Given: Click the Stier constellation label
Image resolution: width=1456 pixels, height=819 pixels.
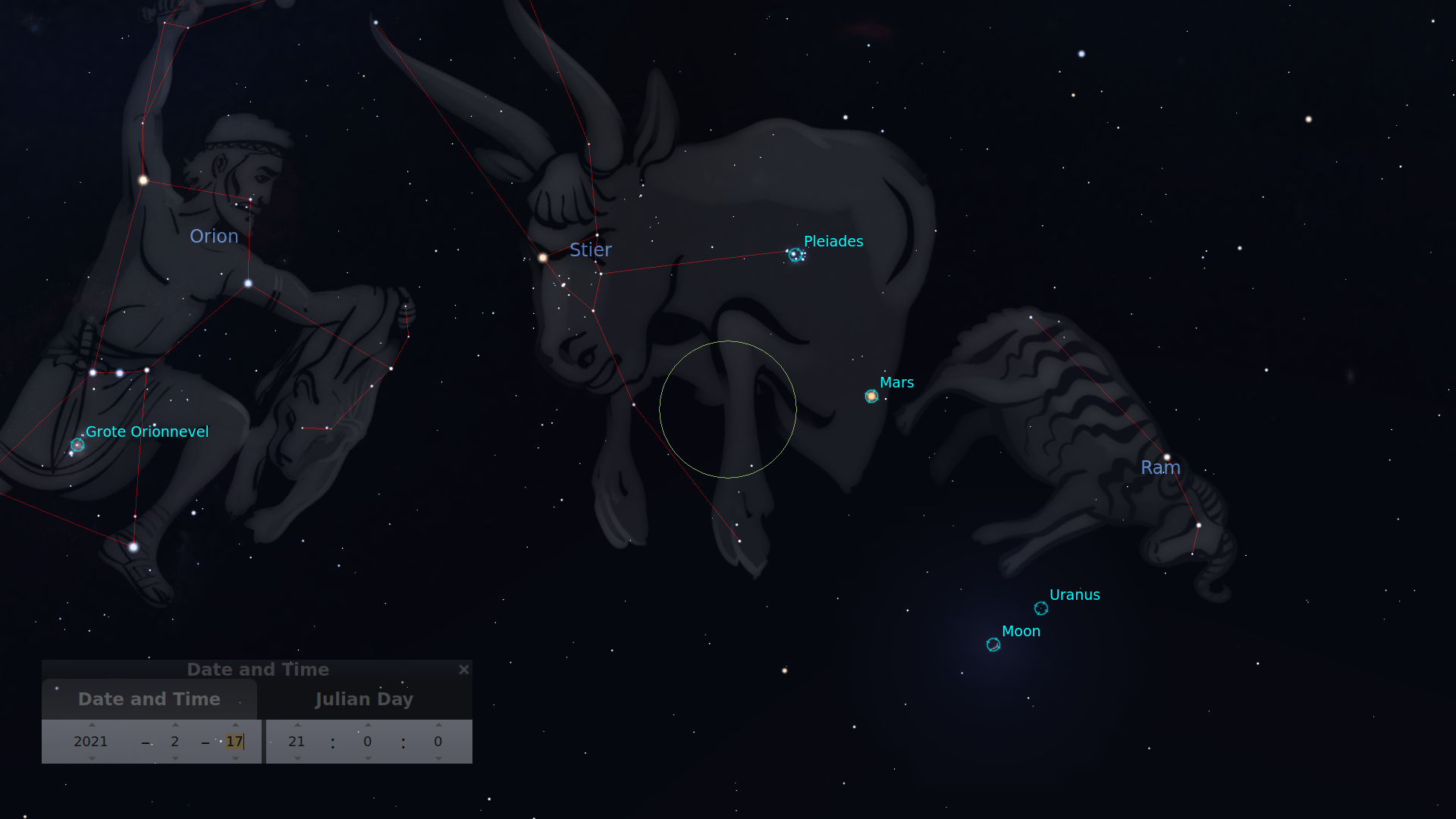Looking at the screenshot, I should pos(591,250).
